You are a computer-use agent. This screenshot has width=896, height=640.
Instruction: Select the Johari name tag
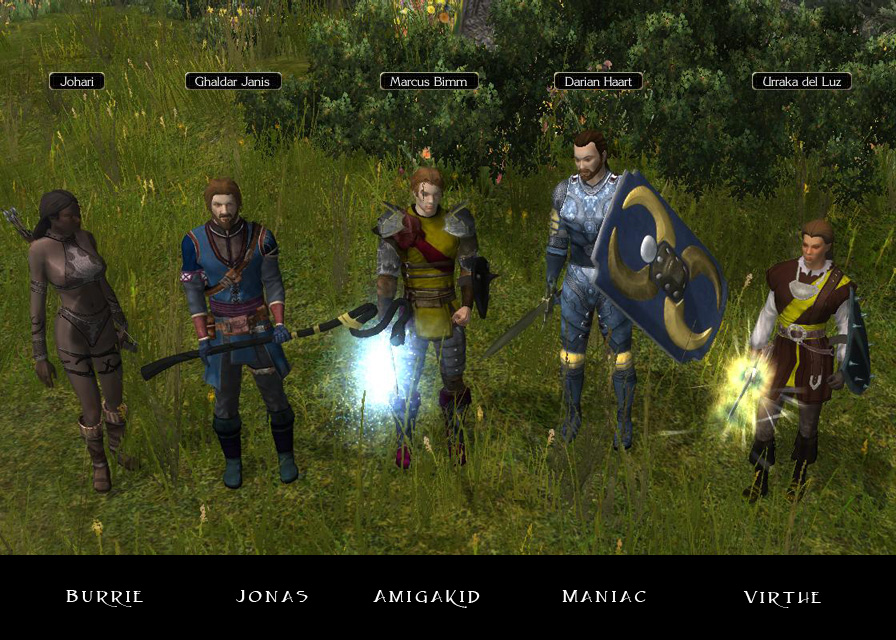tap(77, 81)
